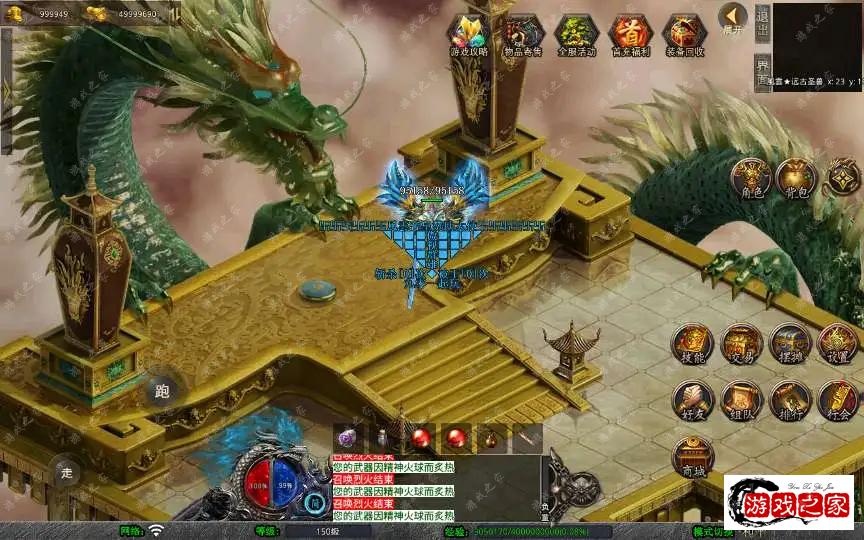Toggle the 跑 run mode button
The width and height of the screenshot is (864, 540).
(x=163, y=391)
